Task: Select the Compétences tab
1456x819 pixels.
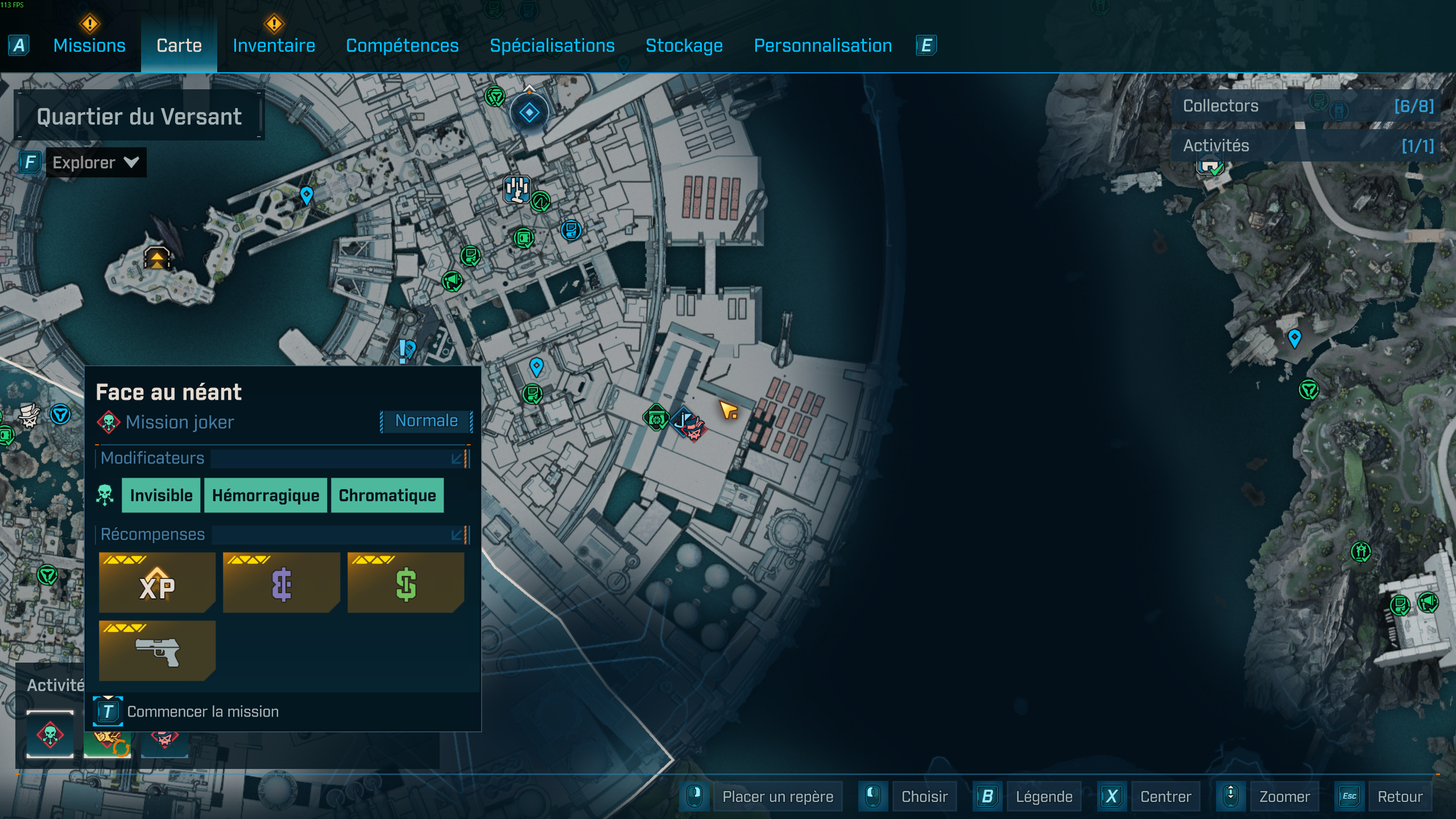Action: click(402, 45)
